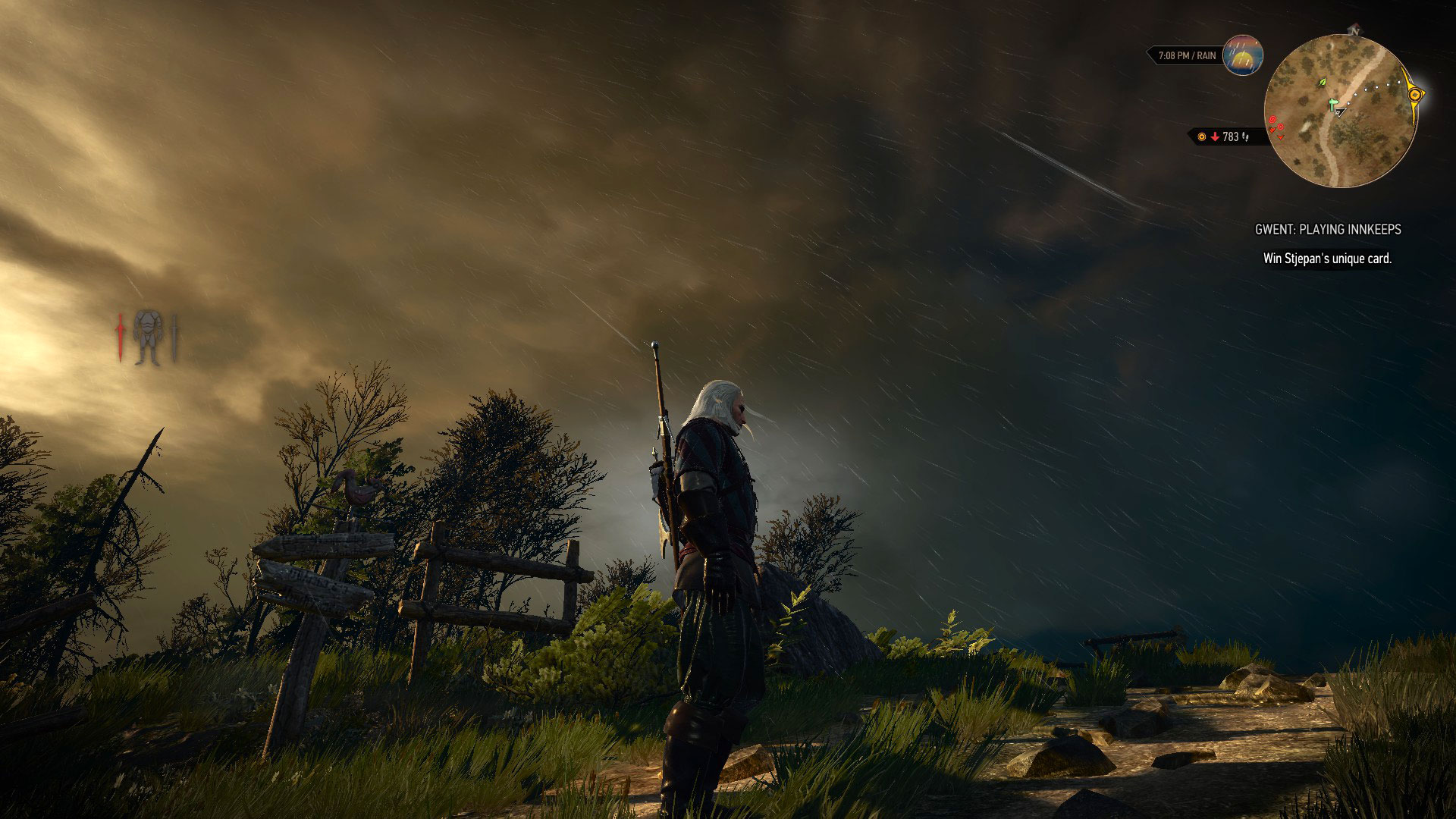Image resolution: width=1456 pixels, height=819 pixels.
Task: Select the red silver sword durability icon
Action: [120, 334]
